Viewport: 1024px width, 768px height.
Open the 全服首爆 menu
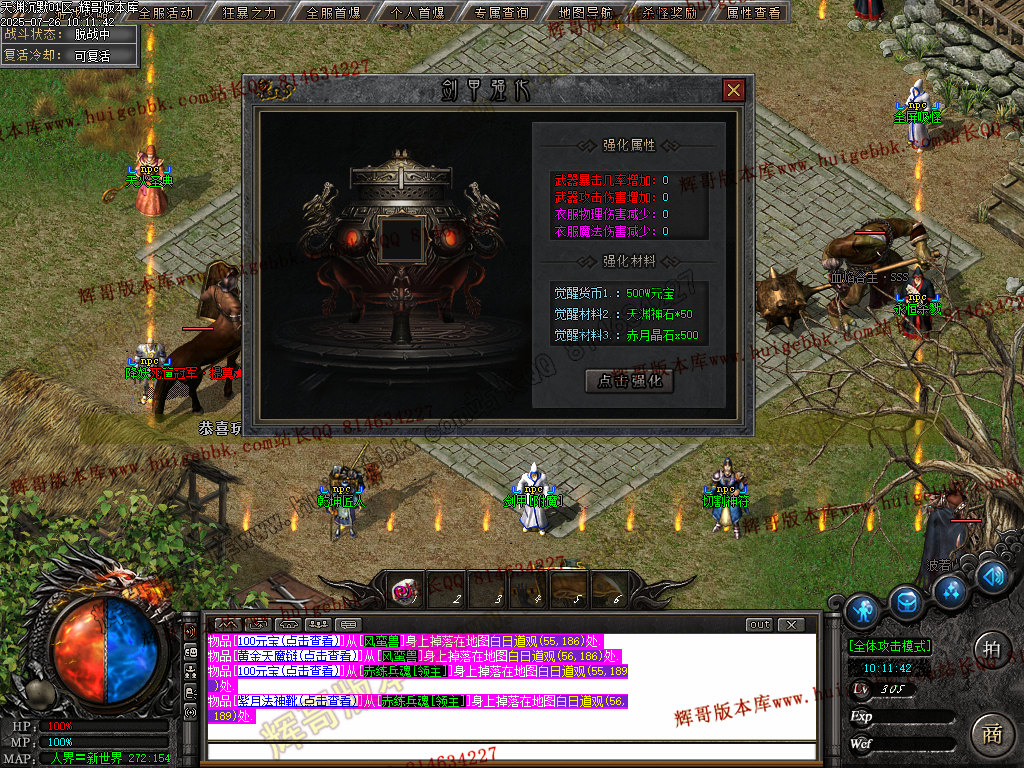333,13
